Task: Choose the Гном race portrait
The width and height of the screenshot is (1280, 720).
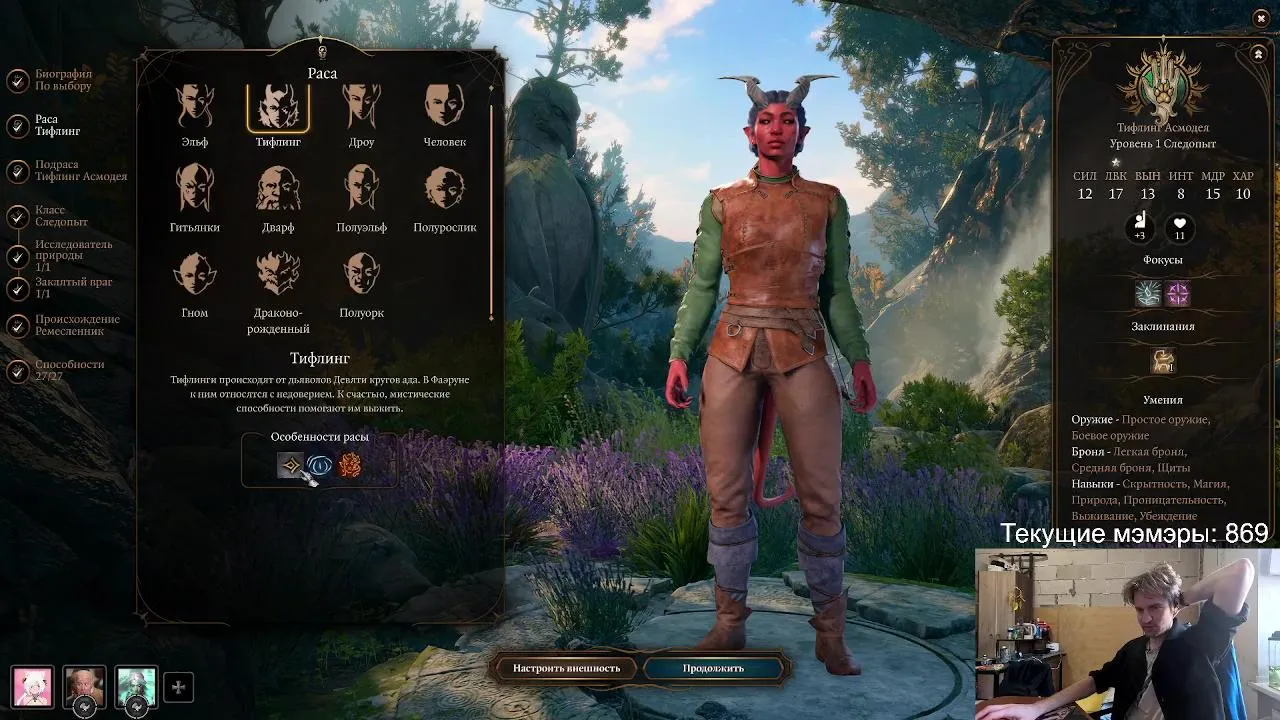Action: coord(195,275)
